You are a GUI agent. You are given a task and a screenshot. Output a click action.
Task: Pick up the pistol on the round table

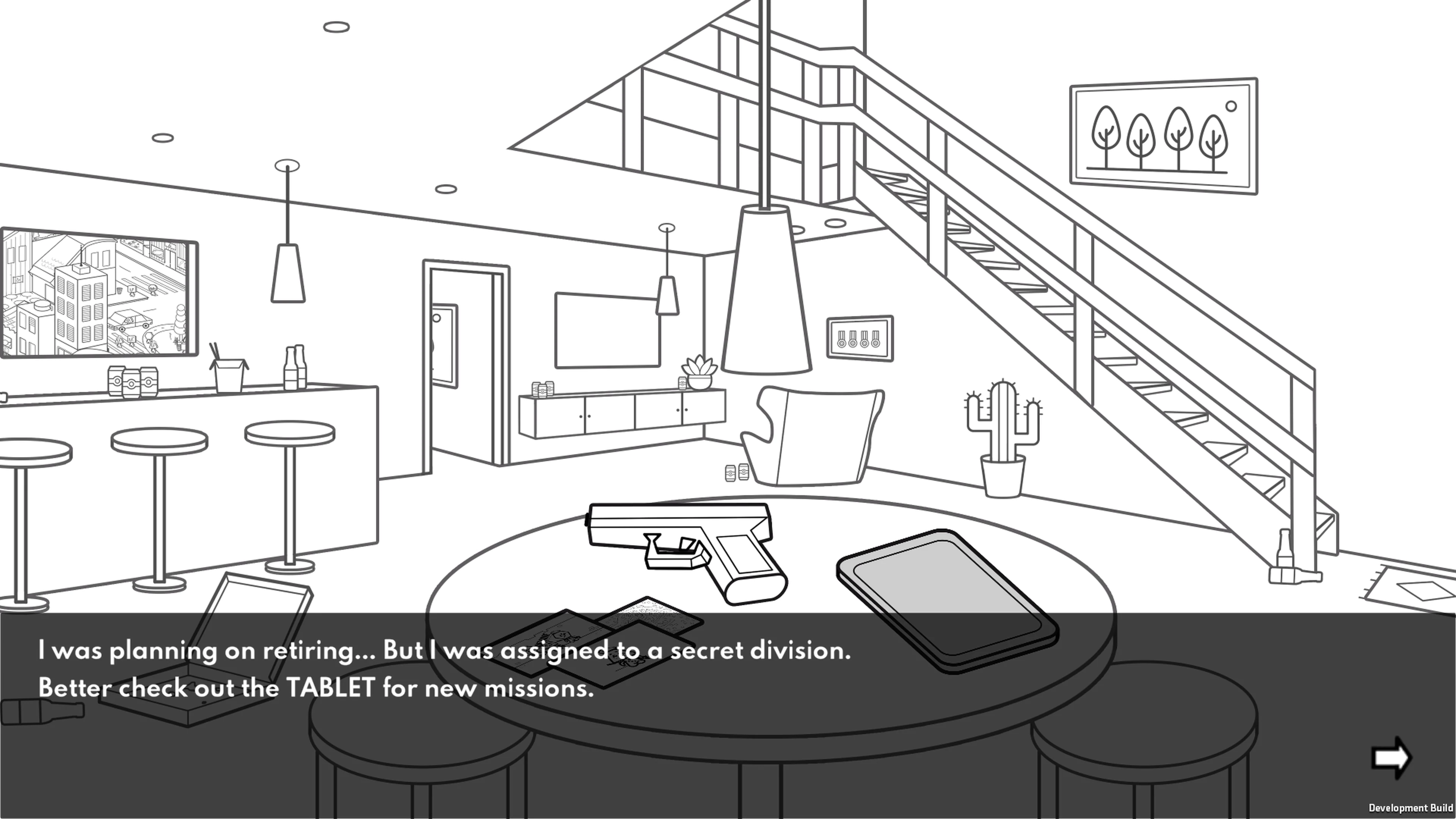[x=678, y=548]
